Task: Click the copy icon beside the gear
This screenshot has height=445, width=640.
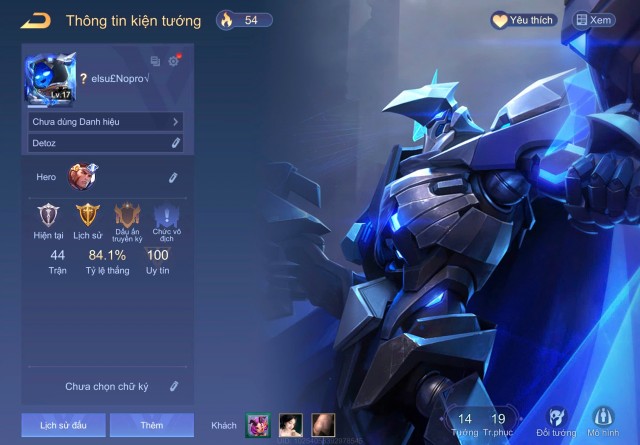Action: click(155, 61)
